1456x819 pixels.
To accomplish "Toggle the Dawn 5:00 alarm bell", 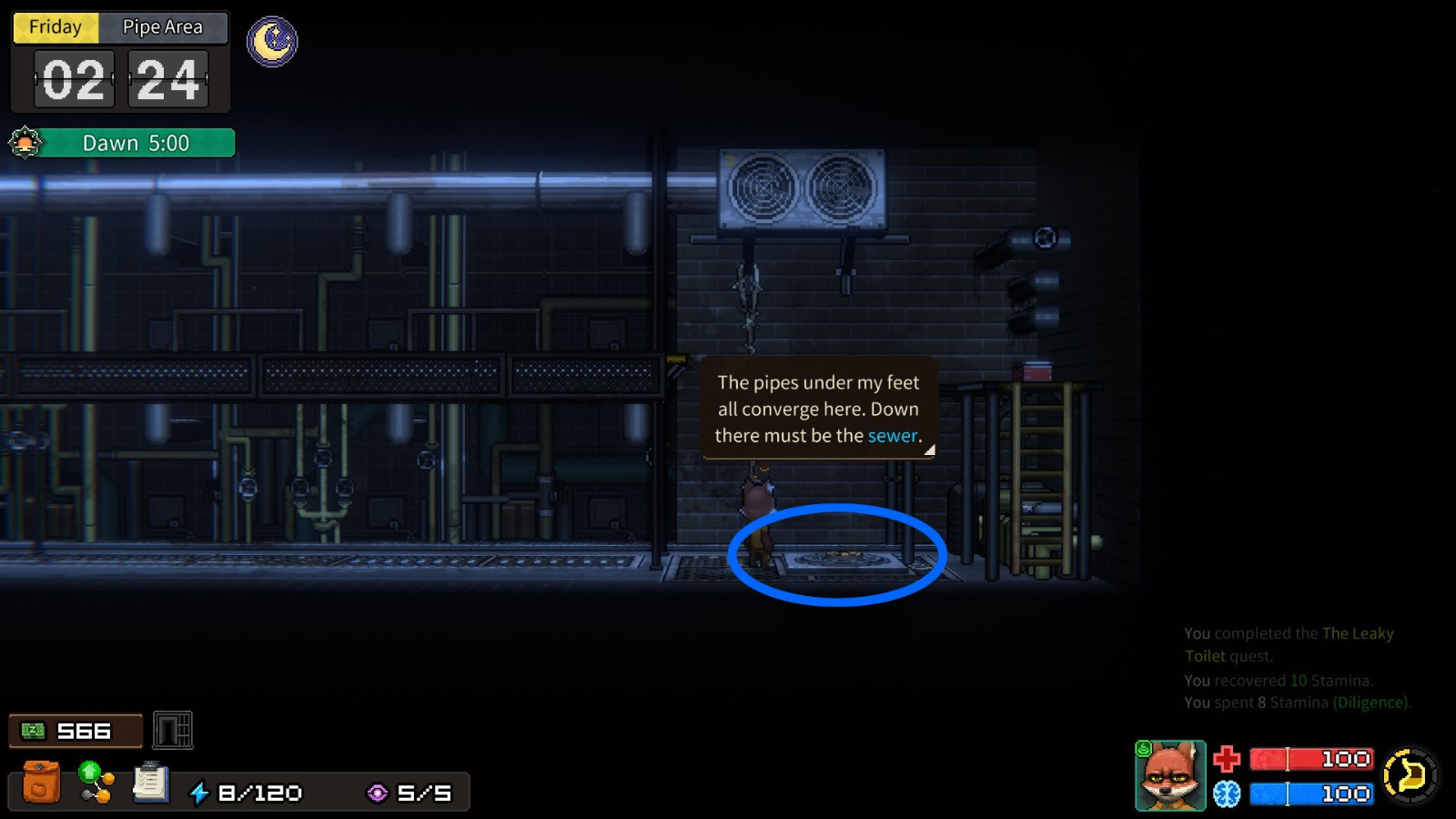I will (x=25, y=143).
